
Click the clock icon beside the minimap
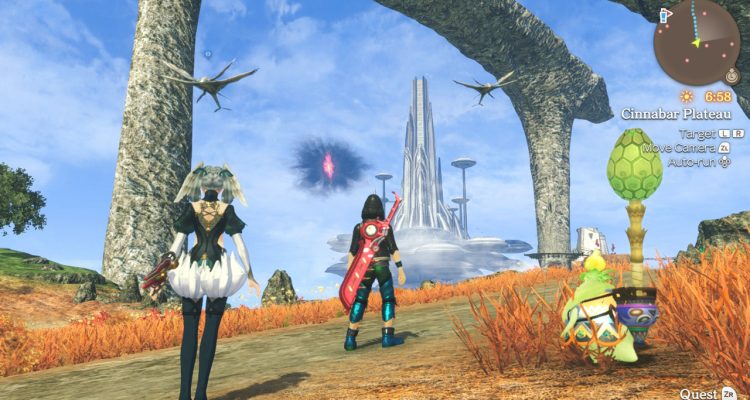tap(731, 76)
